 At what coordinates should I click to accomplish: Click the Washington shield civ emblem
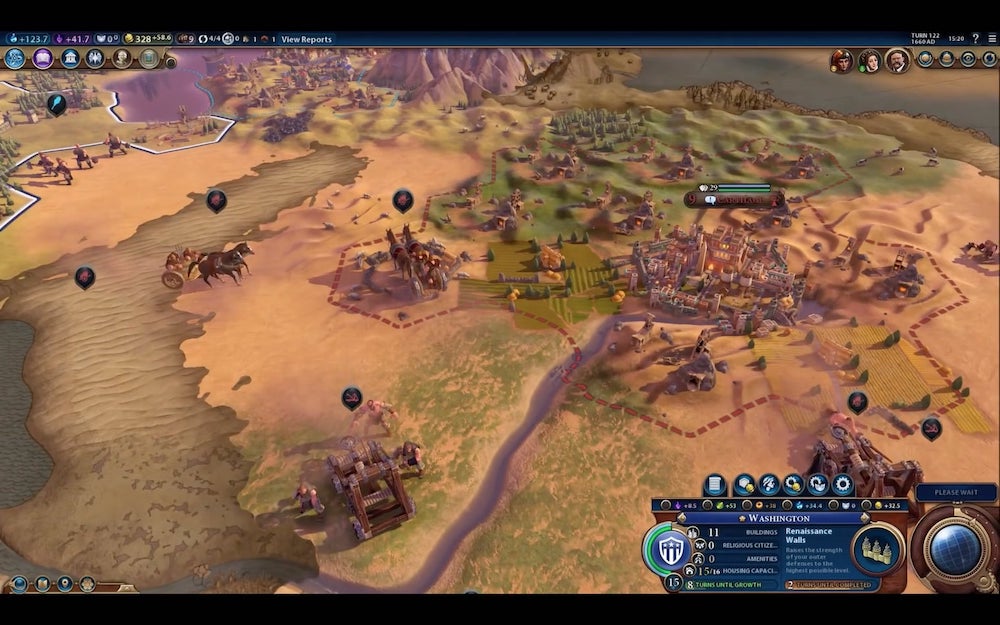[x=669, y=548]
